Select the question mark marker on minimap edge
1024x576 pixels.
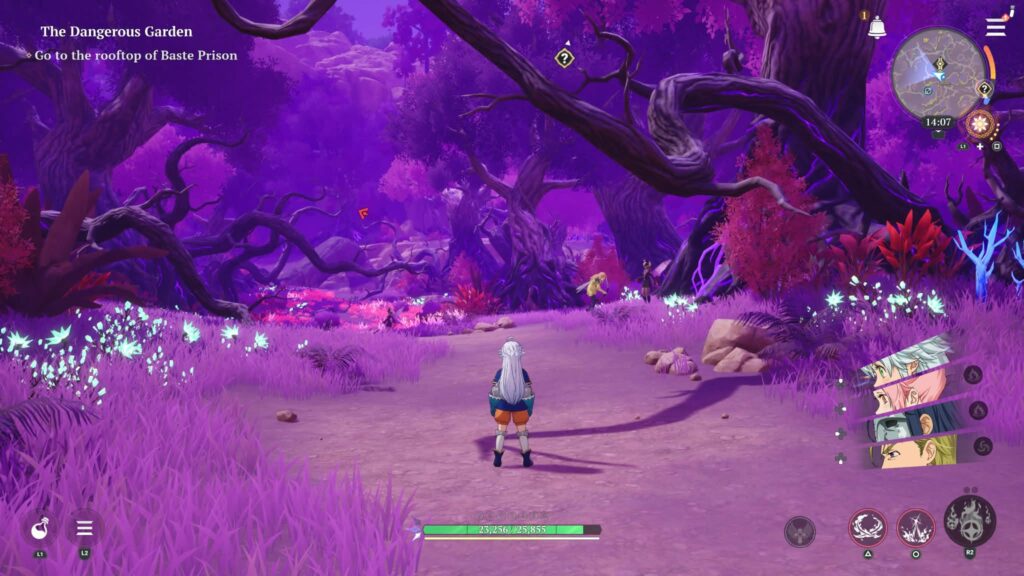(984, 89)
